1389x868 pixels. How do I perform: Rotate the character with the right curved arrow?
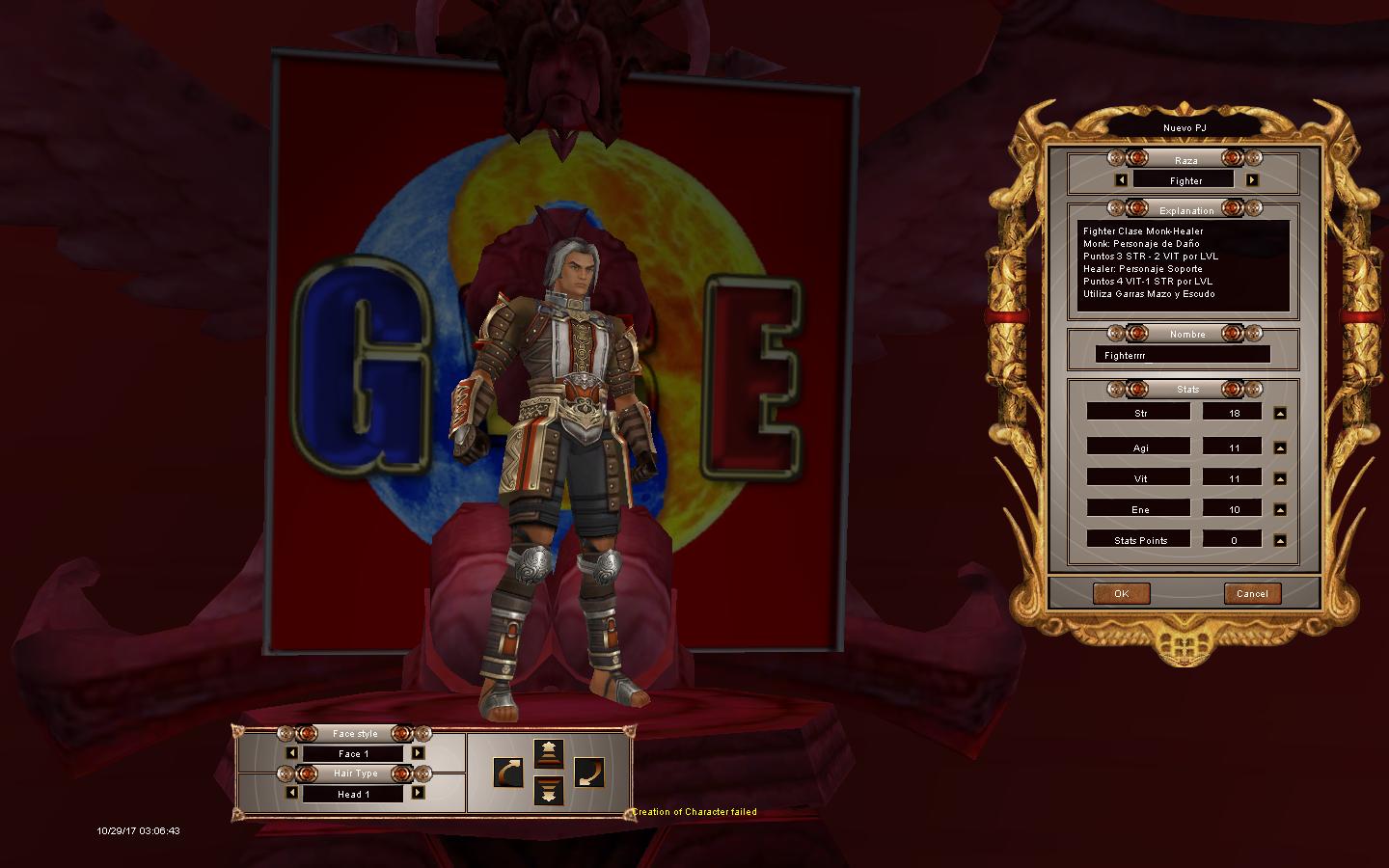(x=588, y=773)
